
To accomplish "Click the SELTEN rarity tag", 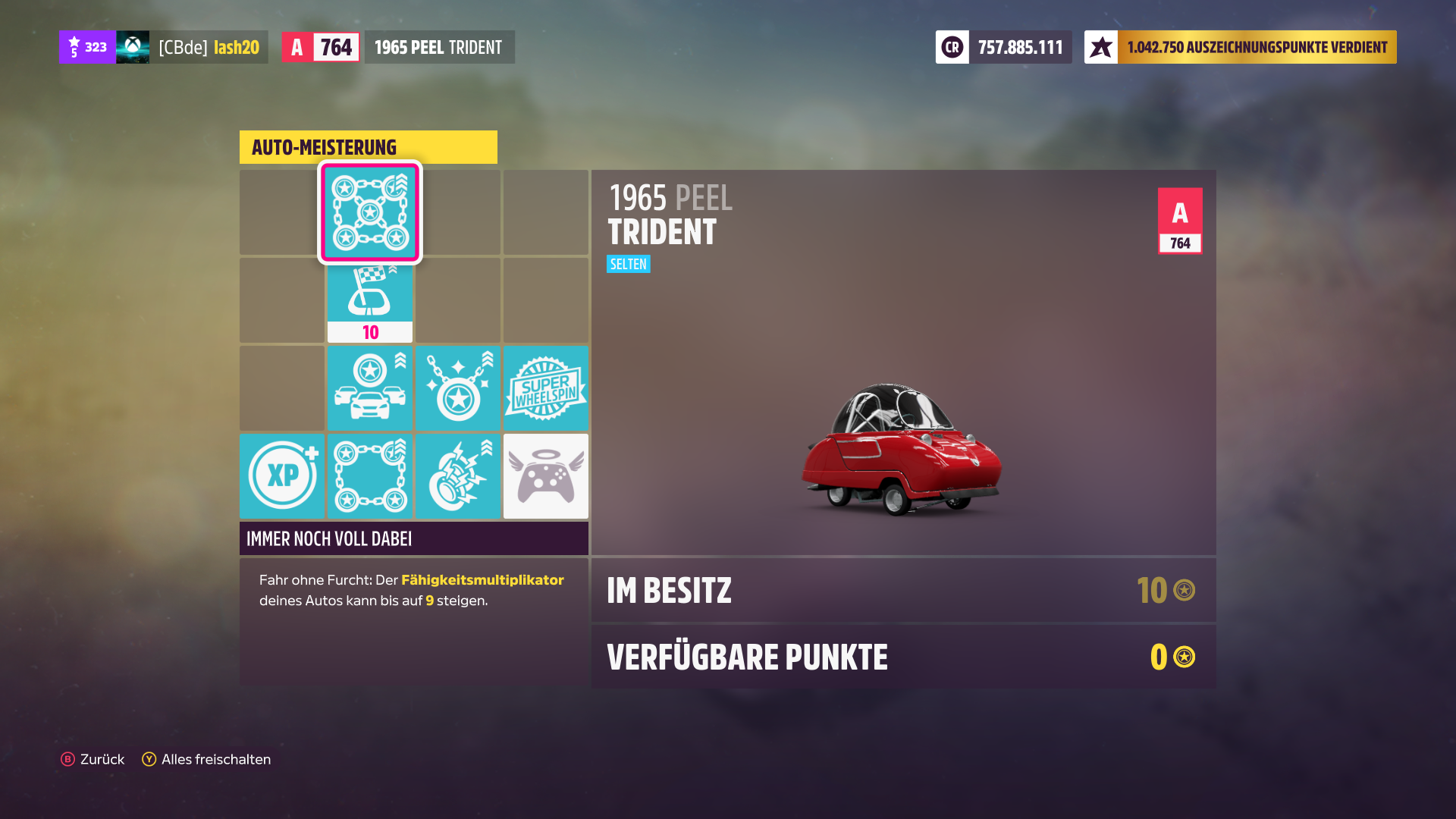I will (628, 264).
